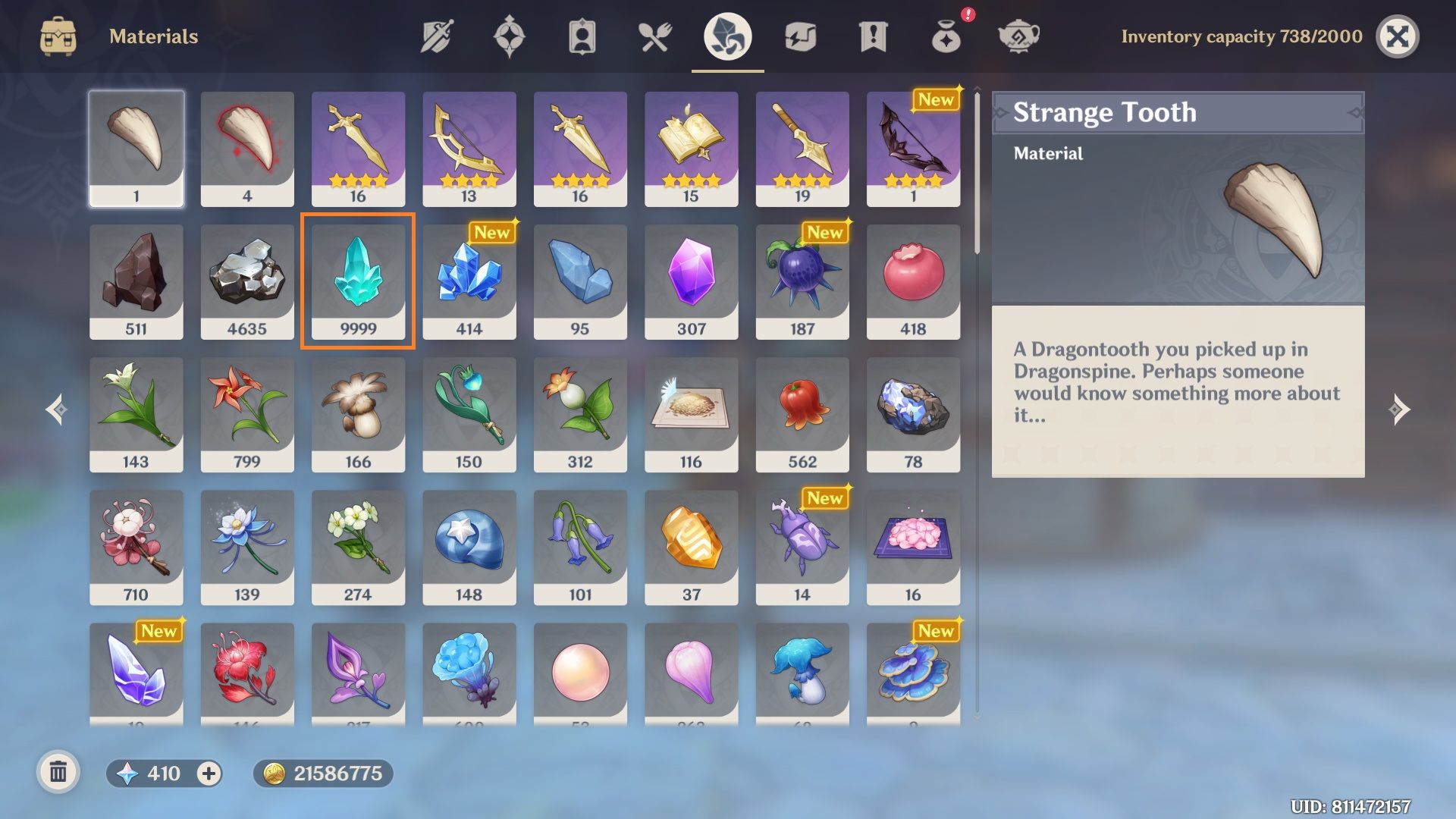Open the Weapons inventory tab
This screenshot has width=1456, height=819.
point(436,36)
